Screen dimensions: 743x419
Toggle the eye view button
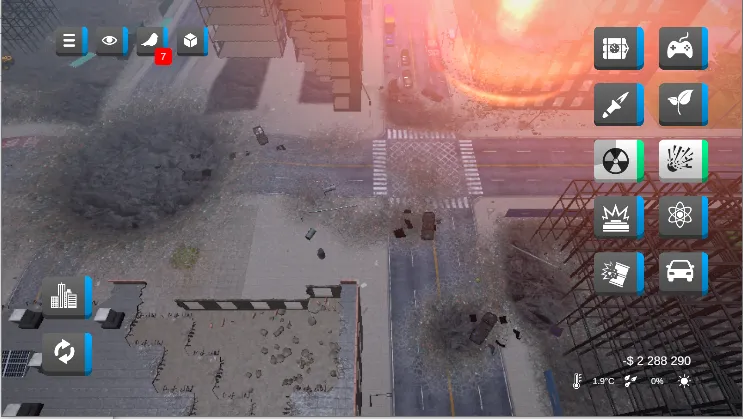pyautogui.click(x=110, y=42)
